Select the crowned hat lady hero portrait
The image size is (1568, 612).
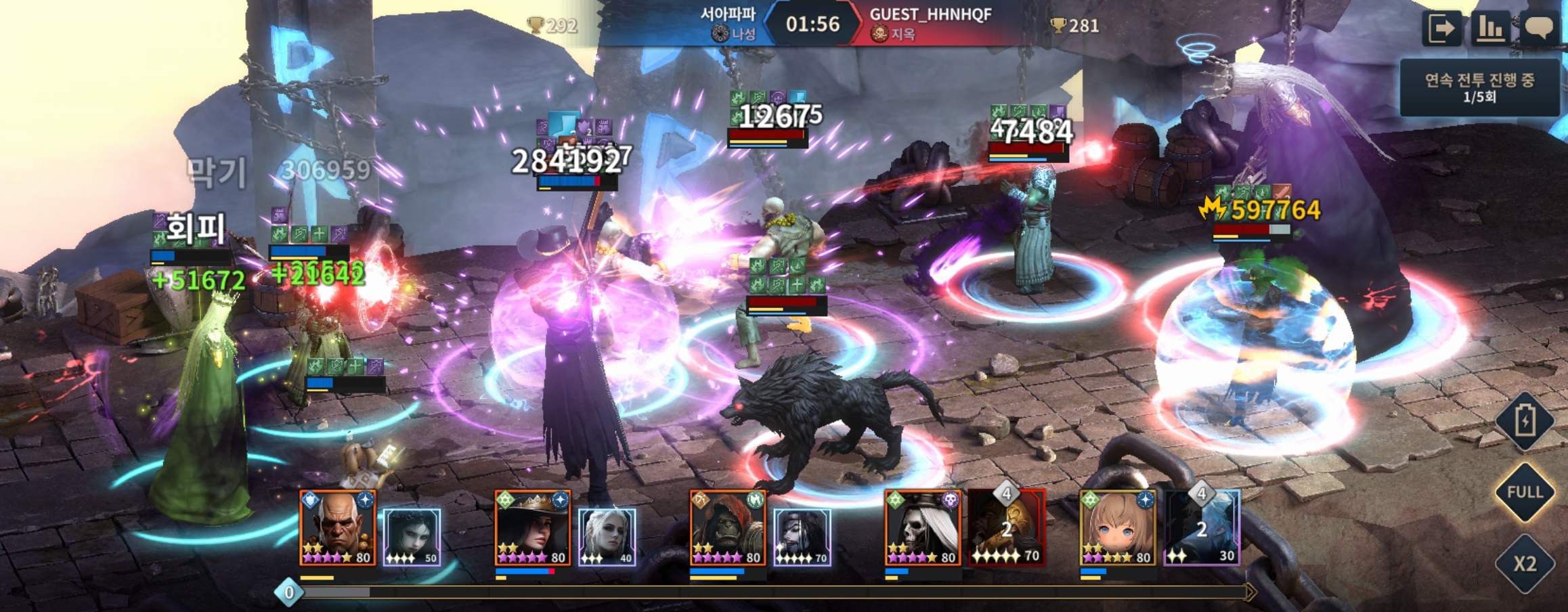[532, 528]
